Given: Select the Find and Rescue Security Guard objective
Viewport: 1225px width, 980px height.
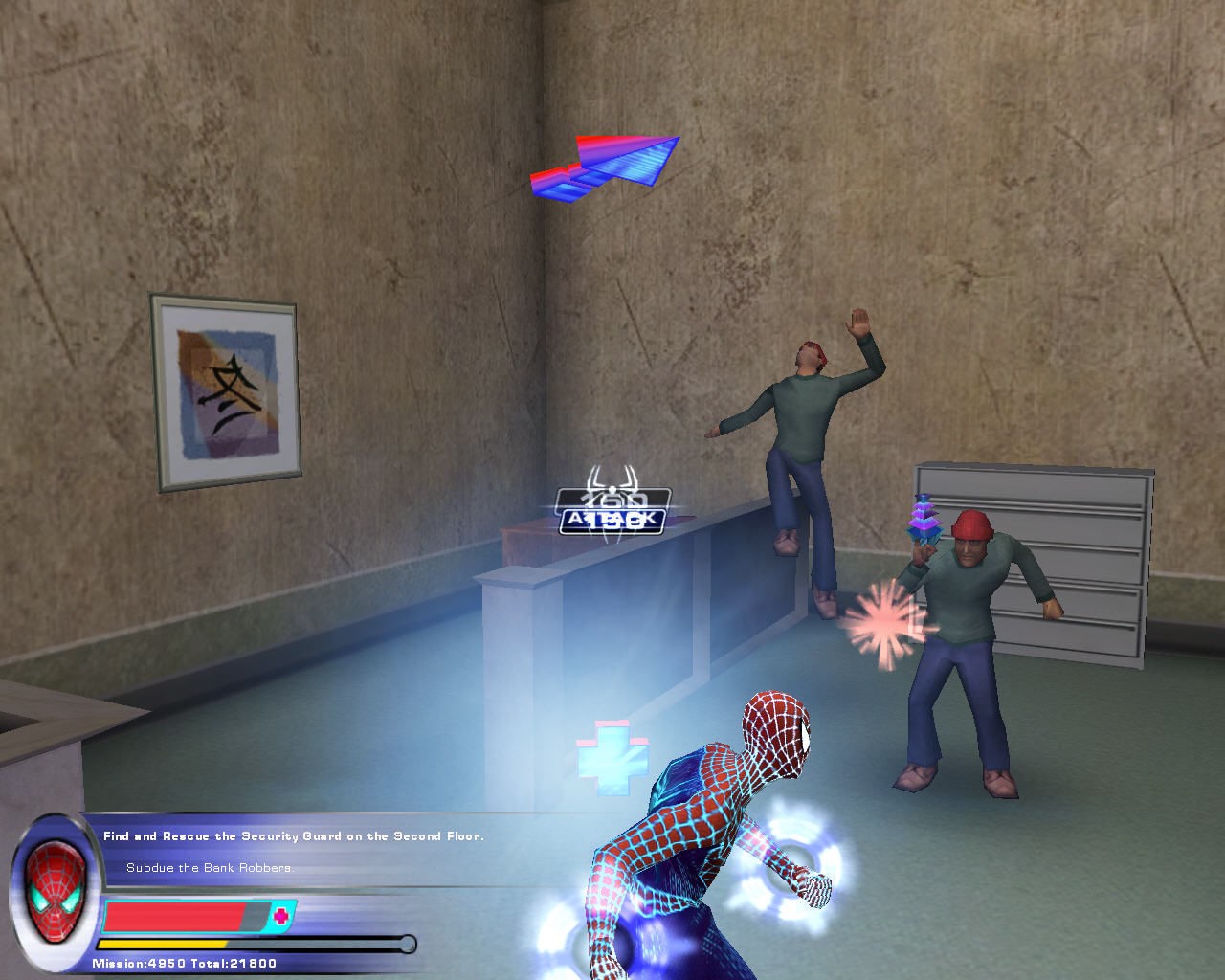Looking at the screenshot, I should click(293, 836).
